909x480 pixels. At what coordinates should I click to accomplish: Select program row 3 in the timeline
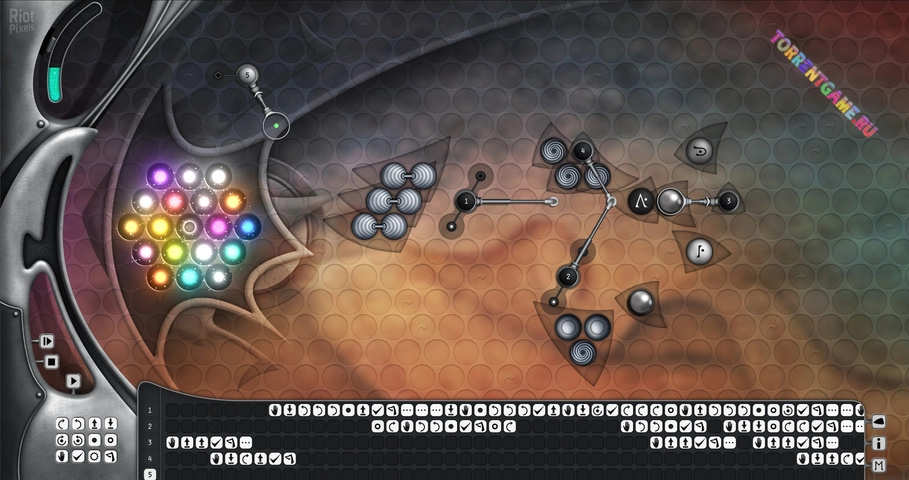coord(150,442)
